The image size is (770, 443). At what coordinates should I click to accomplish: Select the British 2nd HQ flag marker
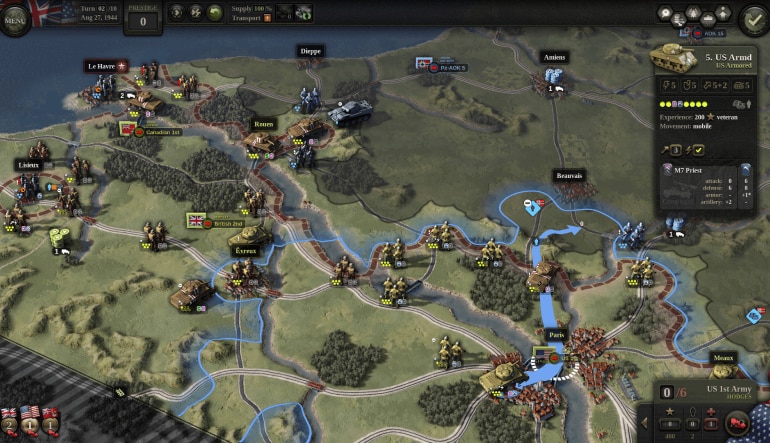[196, 221]
